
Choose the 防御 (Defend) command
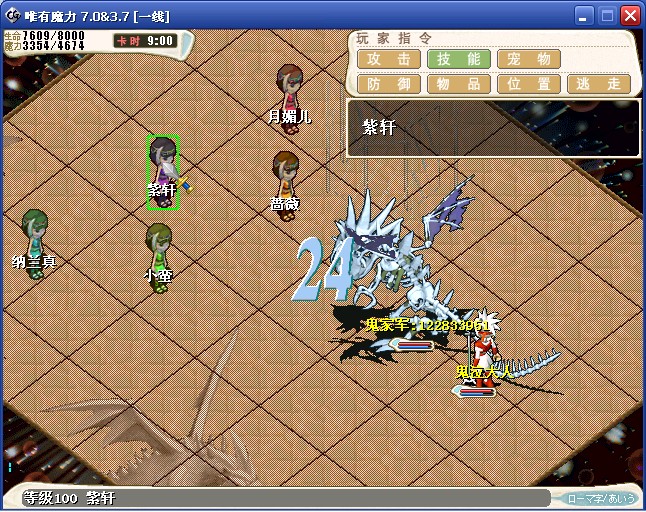coord(388,84)
